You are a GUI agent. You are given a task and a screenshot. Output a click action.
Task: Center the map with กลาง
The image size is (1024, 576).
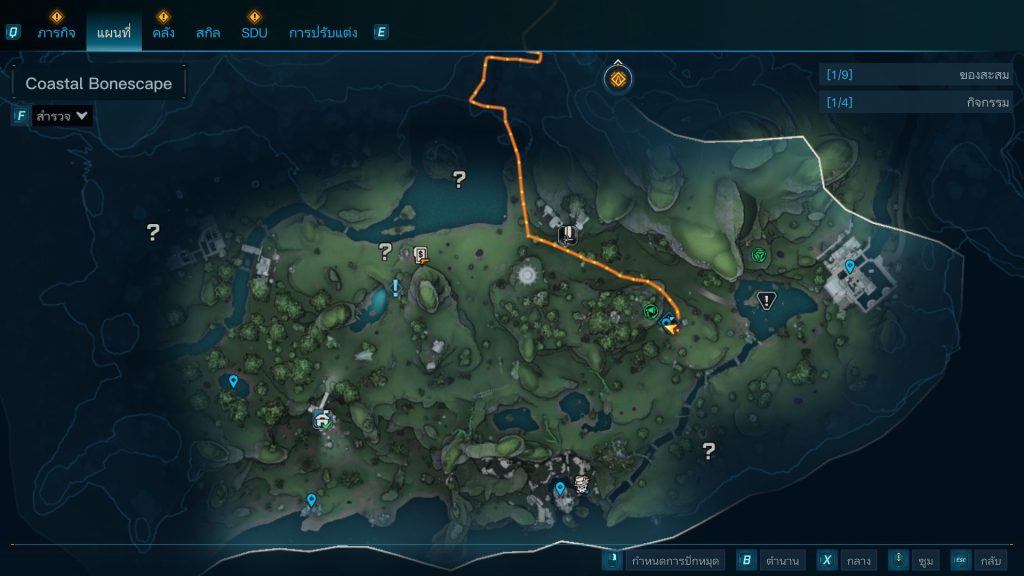pos(846,560)
